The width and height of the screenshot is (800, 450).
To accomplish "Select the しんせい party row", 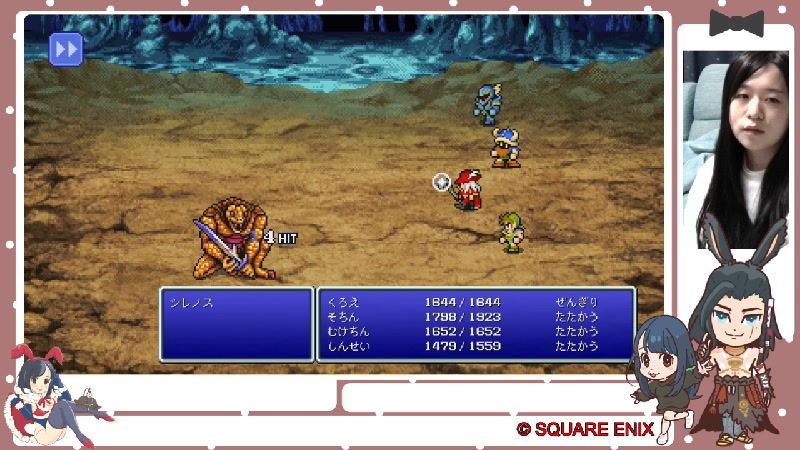I will point(347,346).
